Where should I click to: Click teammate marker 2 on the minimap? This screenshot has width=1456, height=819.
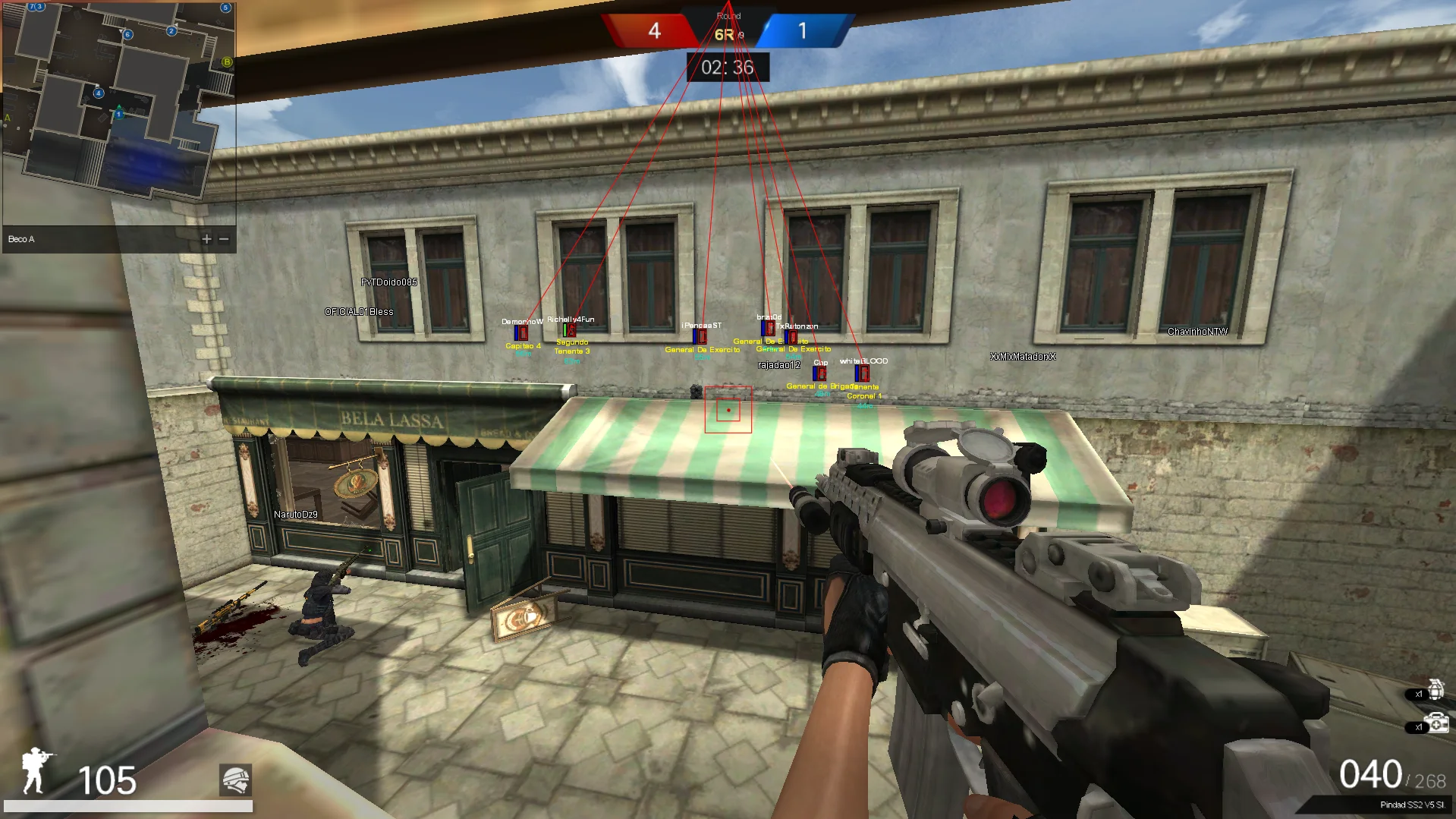point(171,31)
